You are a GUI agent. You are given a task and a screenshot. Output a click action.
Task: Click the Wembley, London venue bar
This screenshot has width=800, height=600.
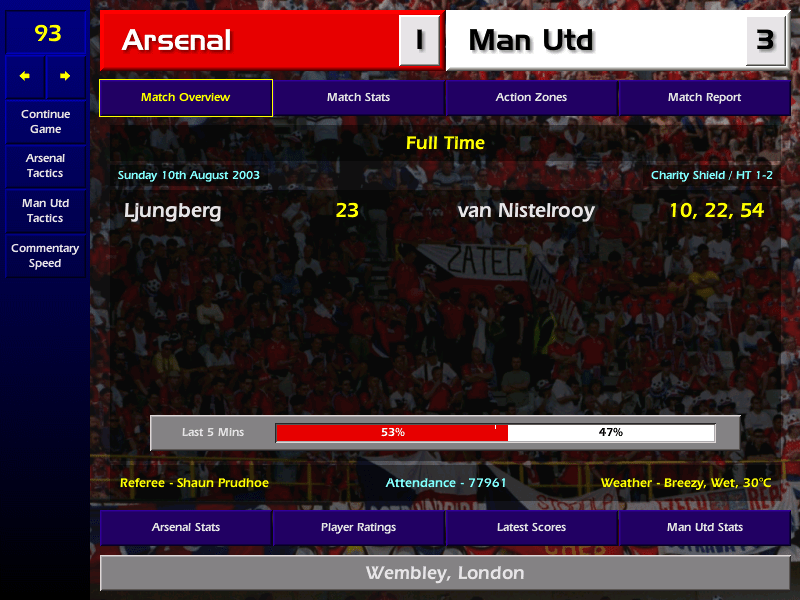pyautogui.click(x=445, y=573)
